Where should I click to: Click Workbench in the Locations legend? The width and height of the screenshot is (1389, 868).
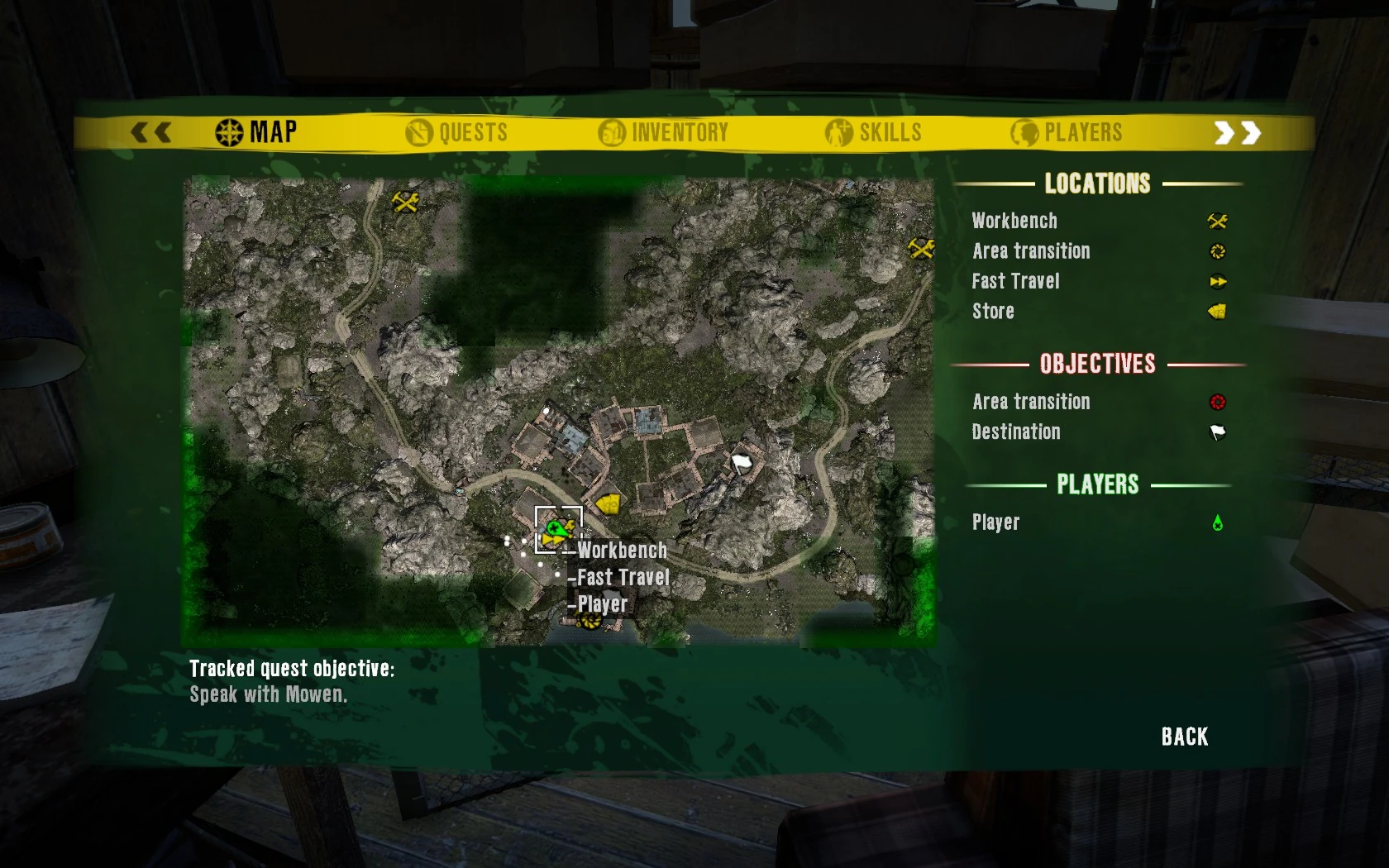pos(1014,221)
